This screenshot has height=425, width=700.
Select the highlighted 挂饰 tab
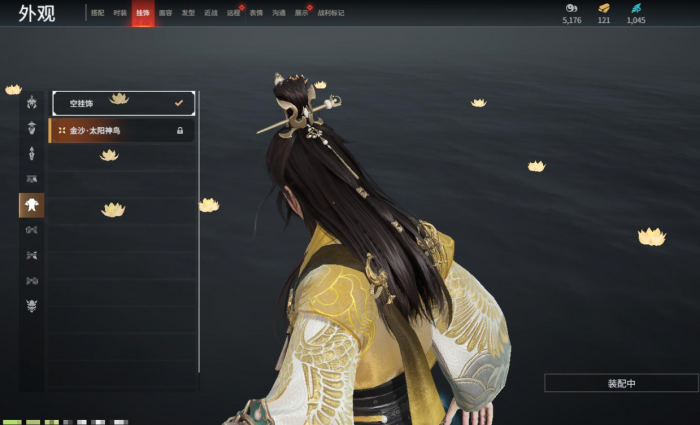point(143,13)
